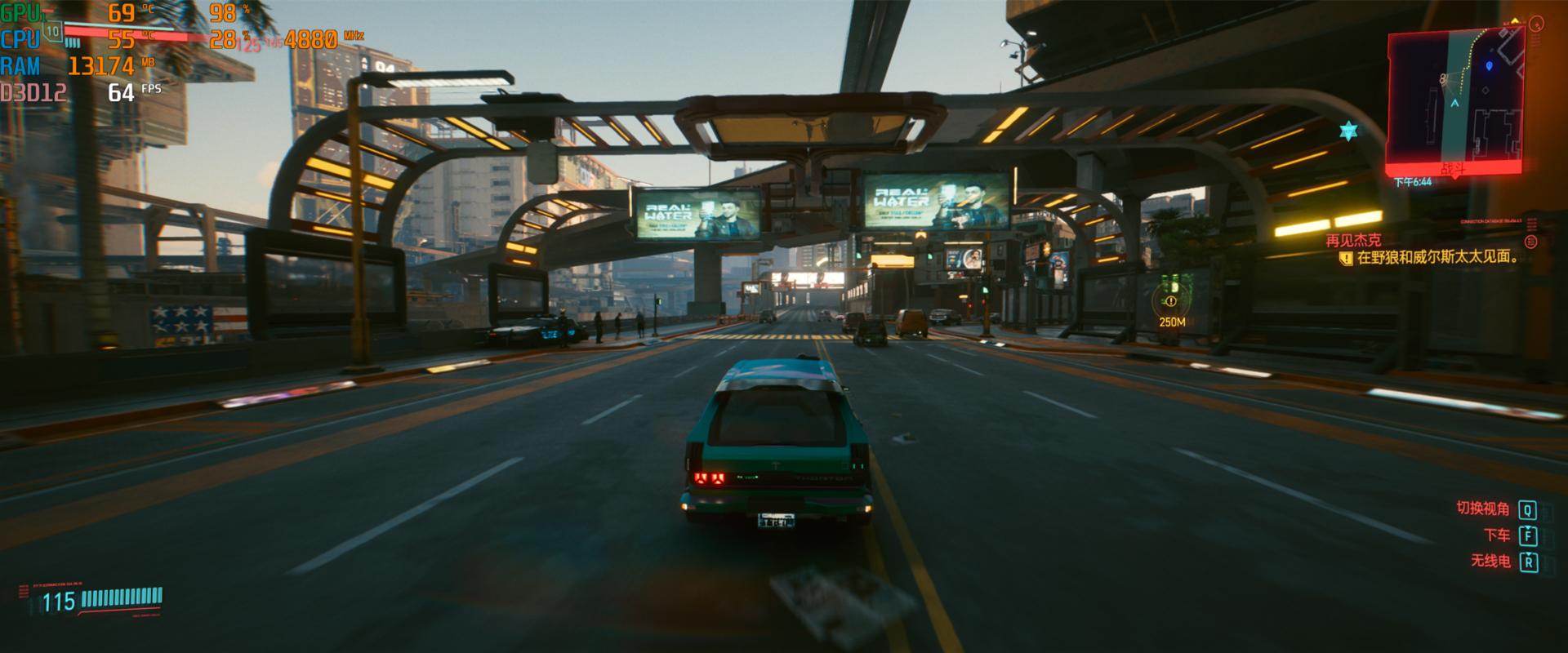Click the cyan police star icon
1568x653 pixels.
[x=1348, y=131]
